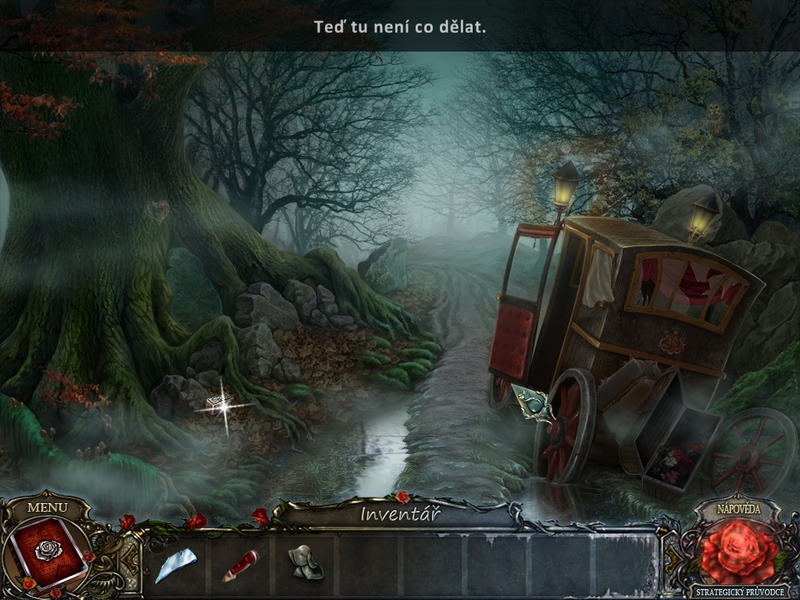Open the red journal book with rose
This screenshot has width=800, height=600.
tap(46, 553)
